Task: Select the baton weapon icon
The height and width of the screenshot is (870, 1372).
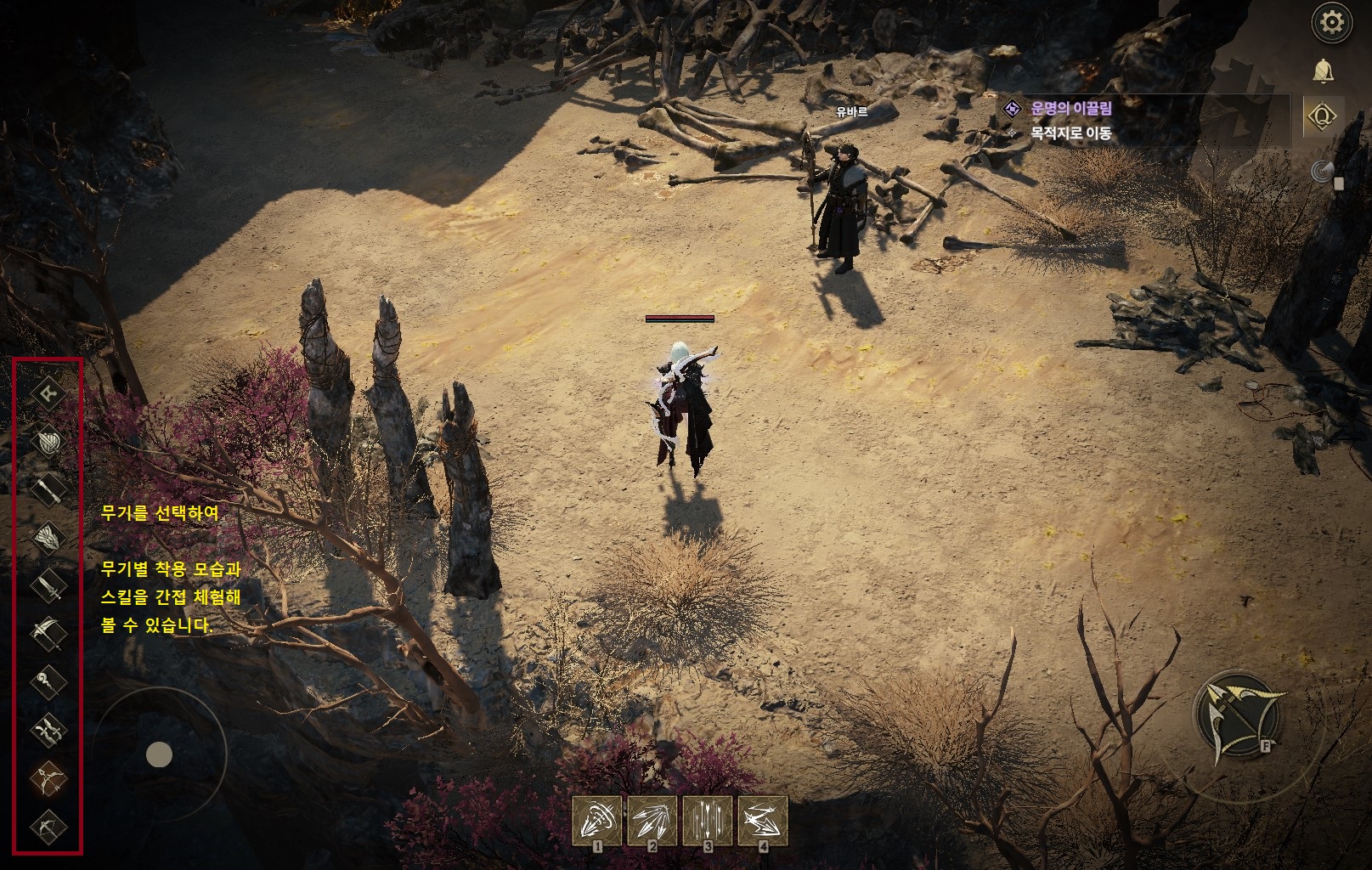Action: (x=48, y=489)
